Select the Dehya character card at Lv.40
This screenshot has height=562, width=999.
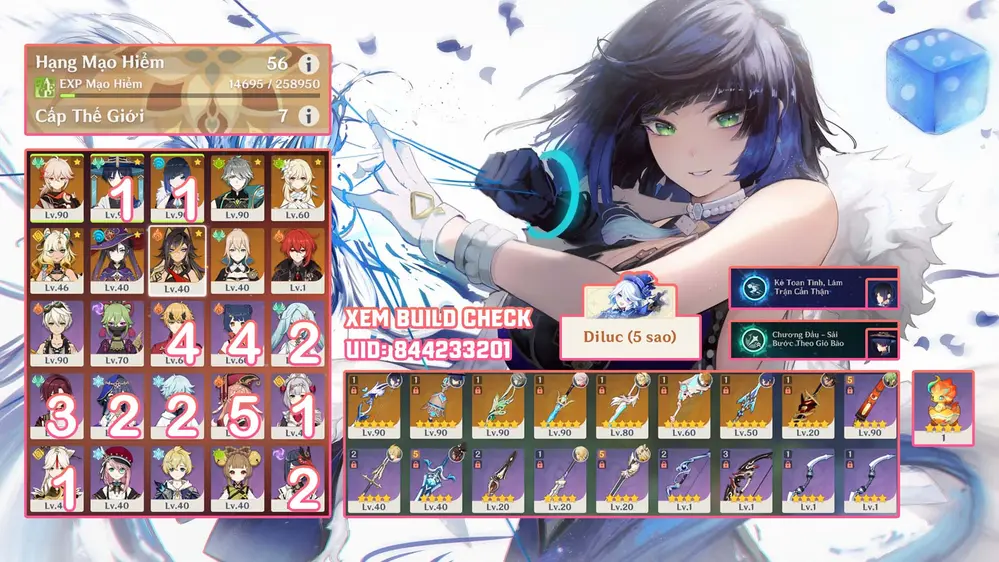(x=175, y=259)
